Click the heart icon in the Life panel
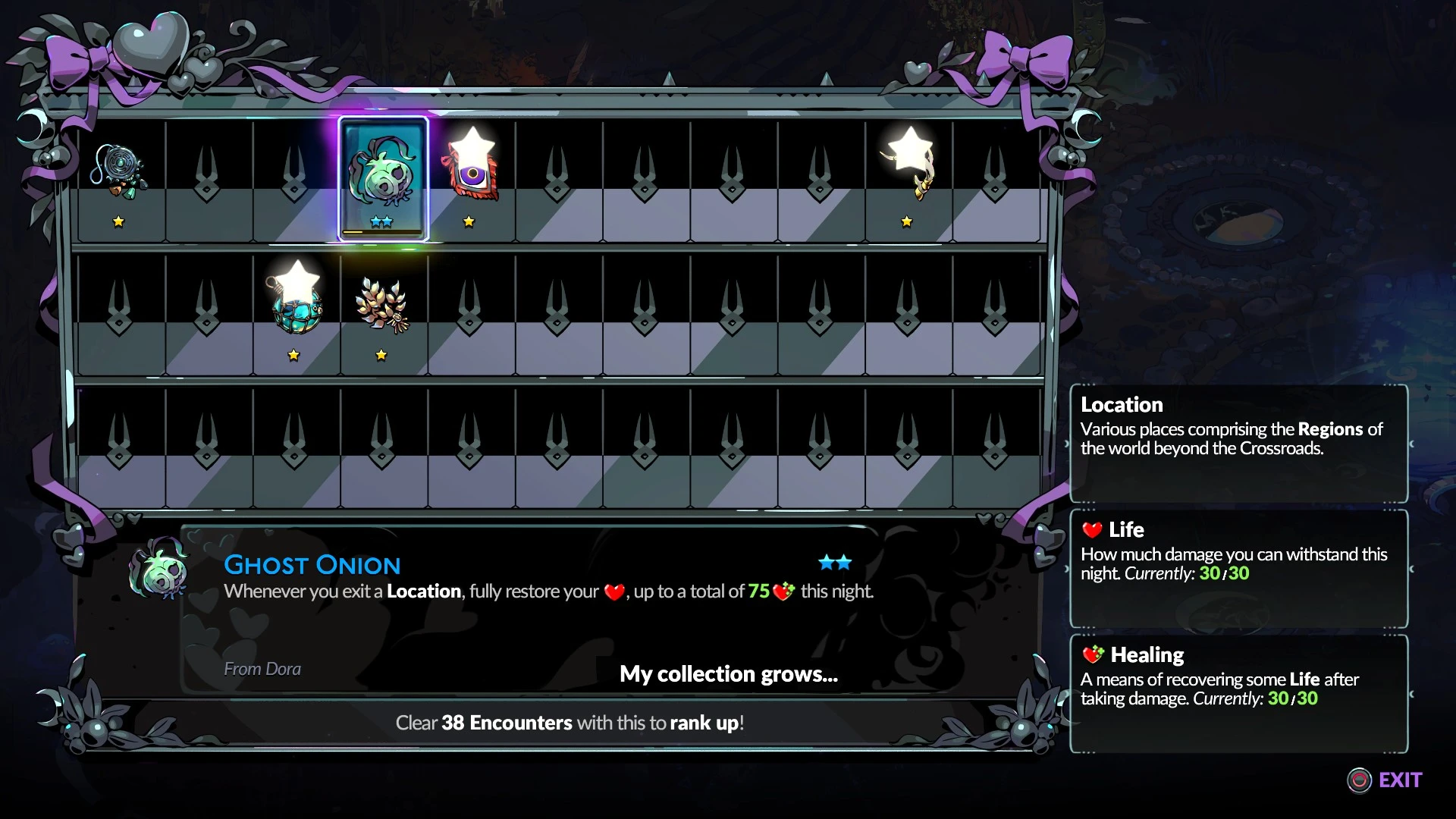The image size is (1456, 819). point(1092,530)
